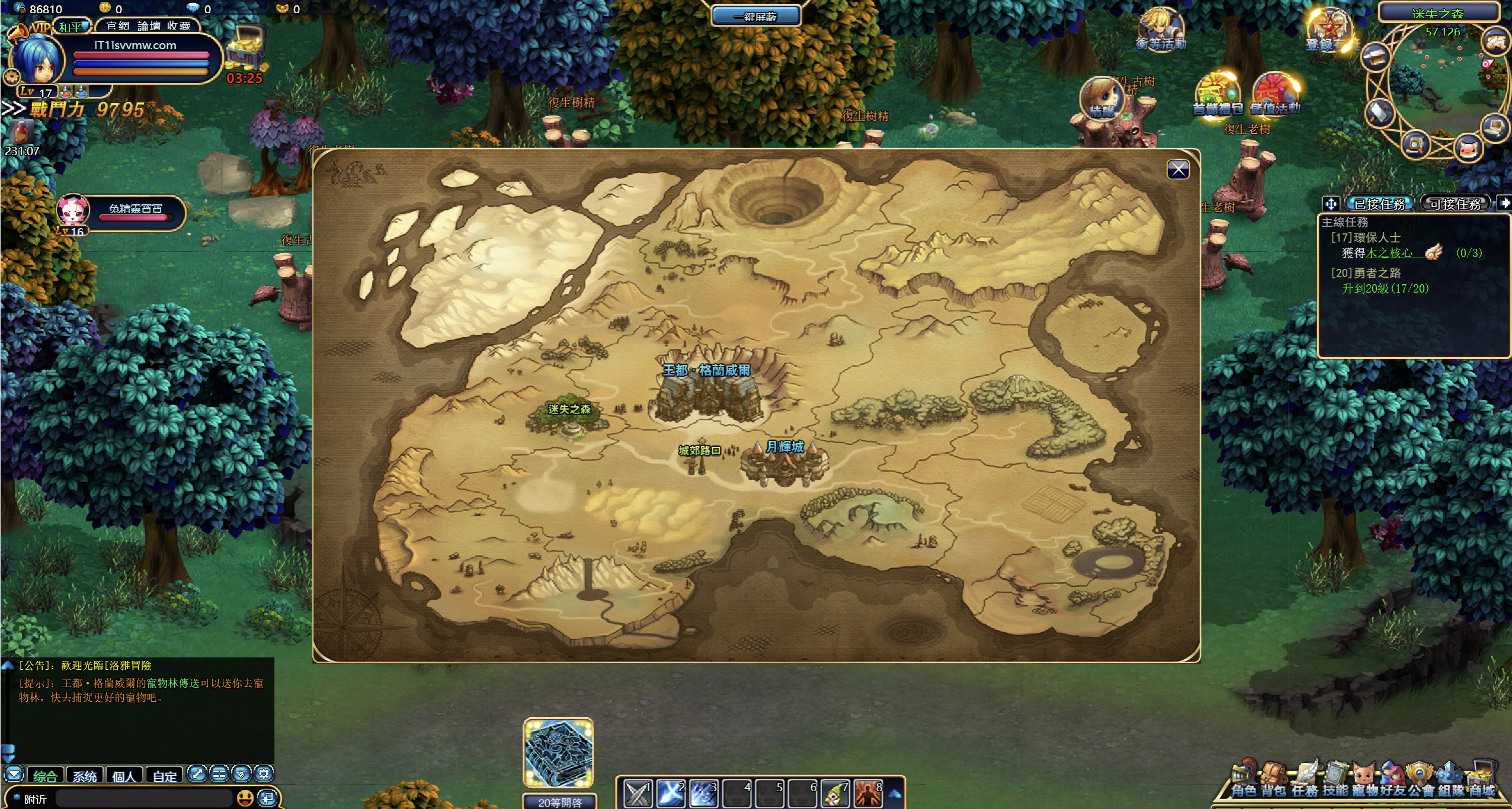Viewport: 1512px width, 809px height.
Task: Click the 木之核心 quest link
Action: coord(1389,253)
